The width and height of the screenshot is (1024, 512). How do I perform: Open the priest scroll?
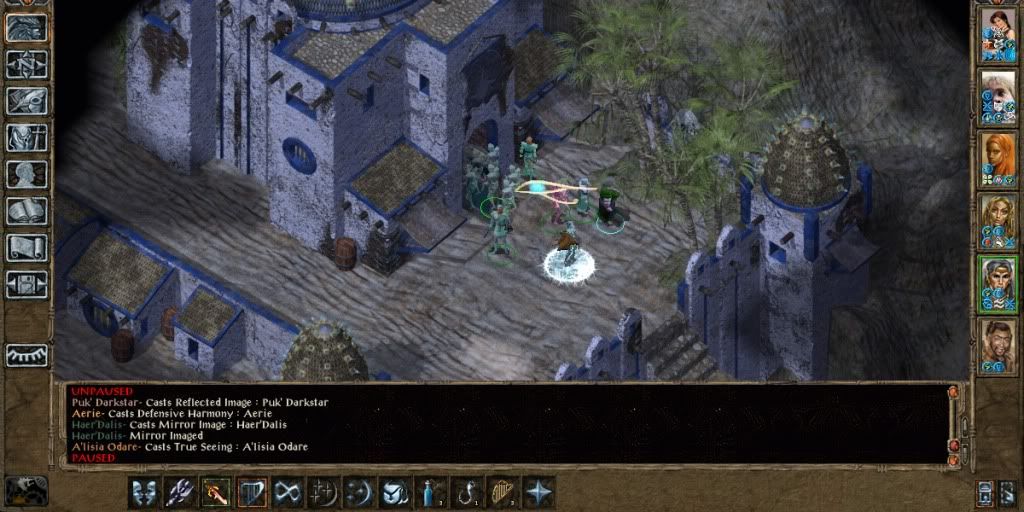(26, 247)
